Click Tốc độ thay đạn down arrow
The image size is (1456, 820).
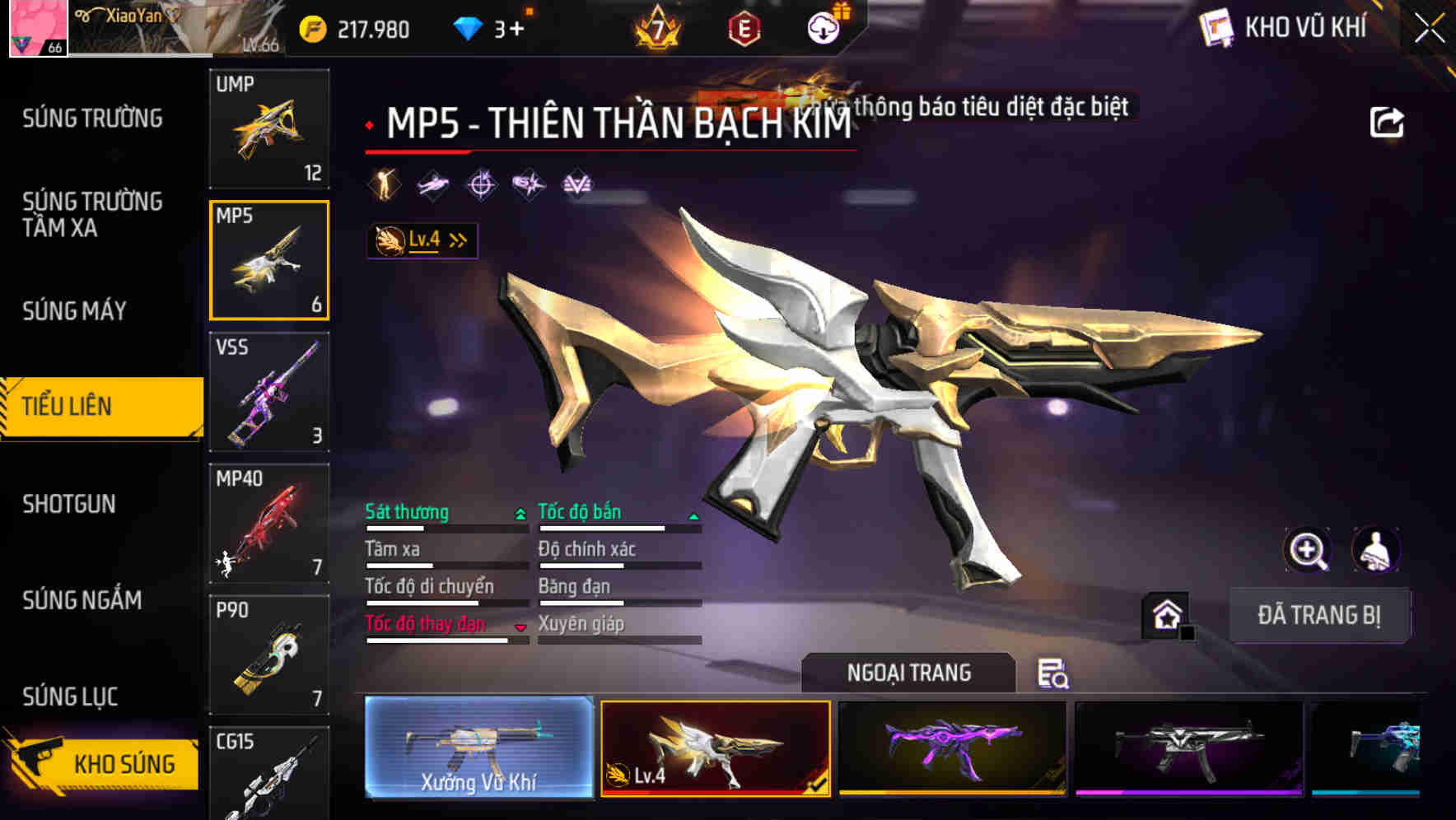click(520, 626)
